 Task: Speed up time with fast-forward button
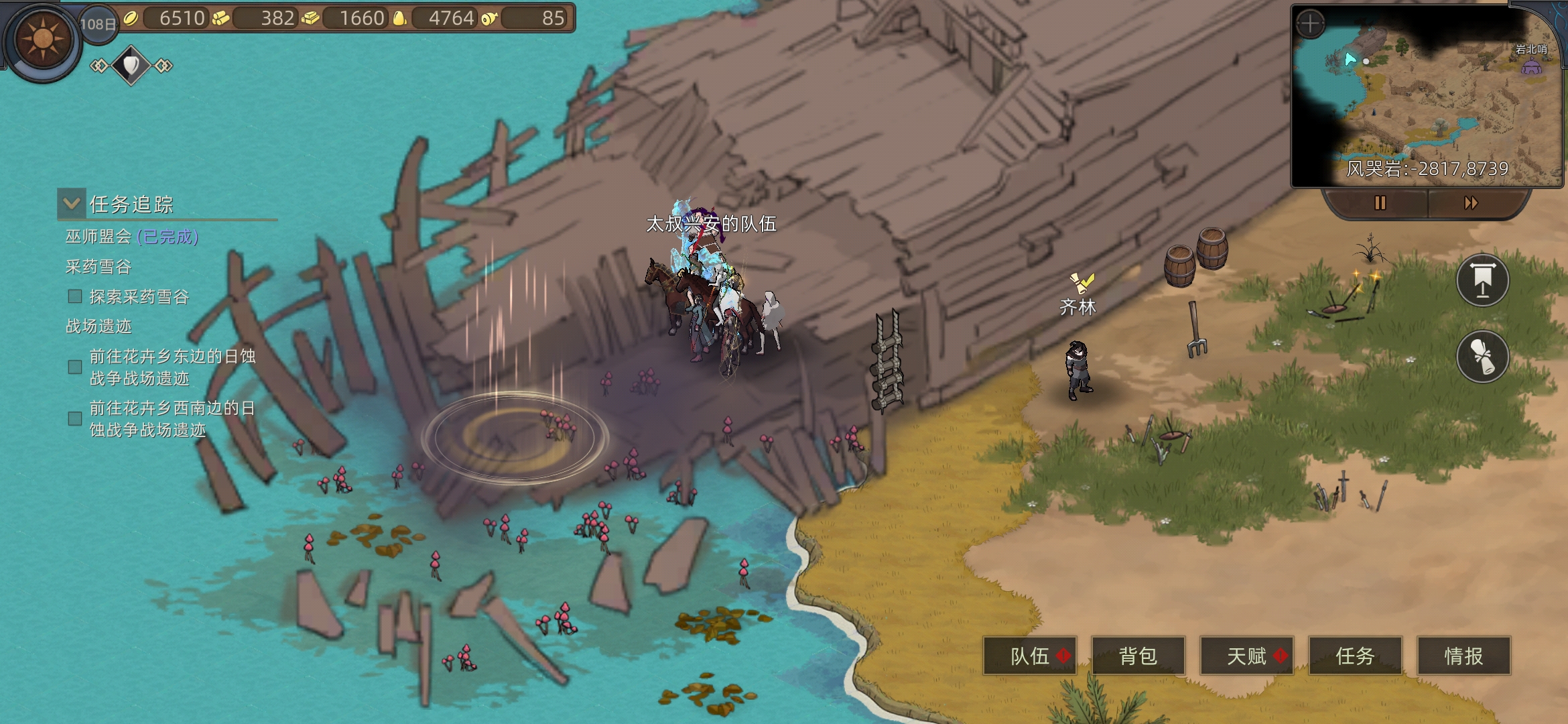coord(1471,203)
